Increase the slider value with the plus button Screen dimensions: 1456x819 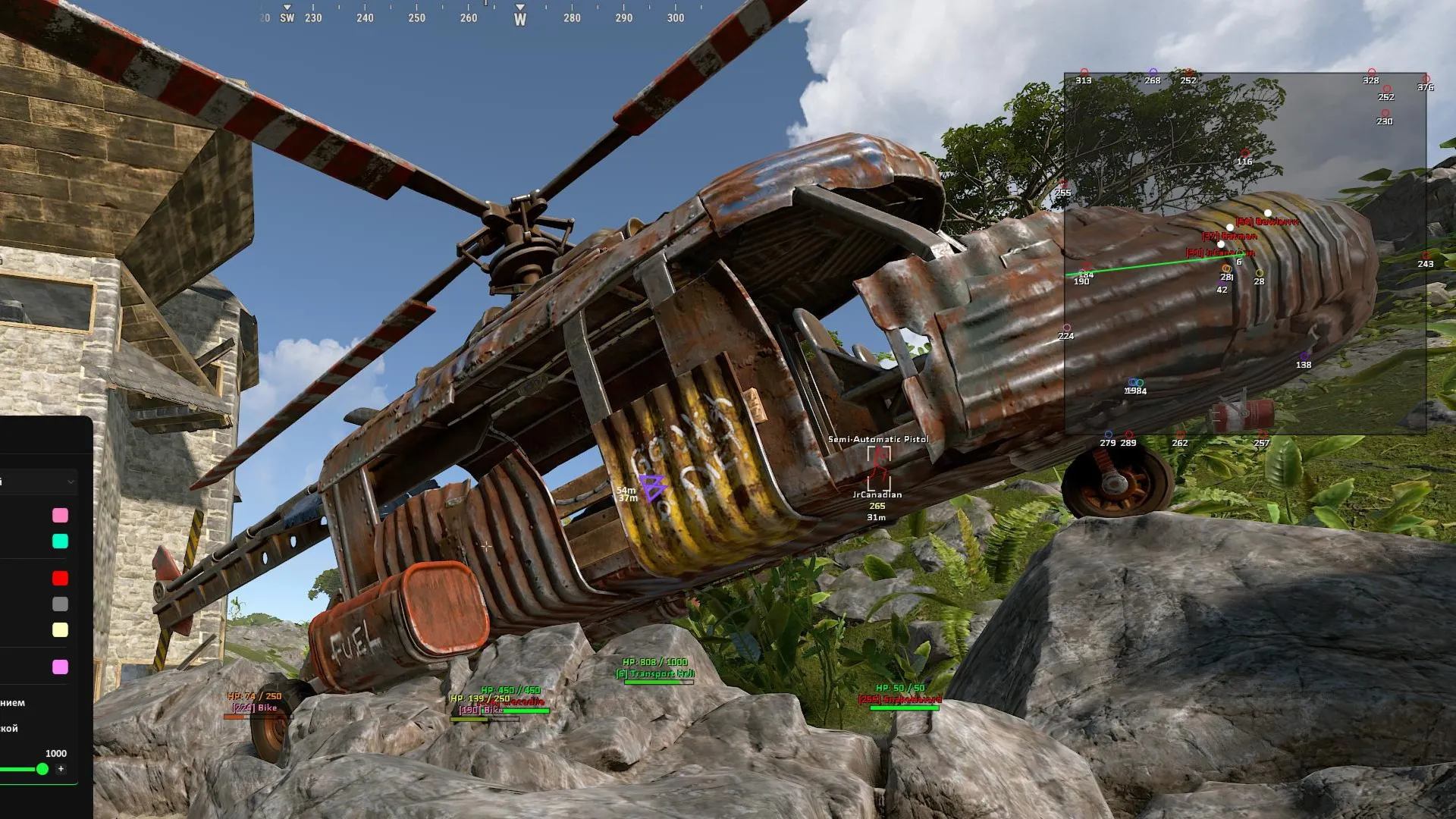pos(61,769)
